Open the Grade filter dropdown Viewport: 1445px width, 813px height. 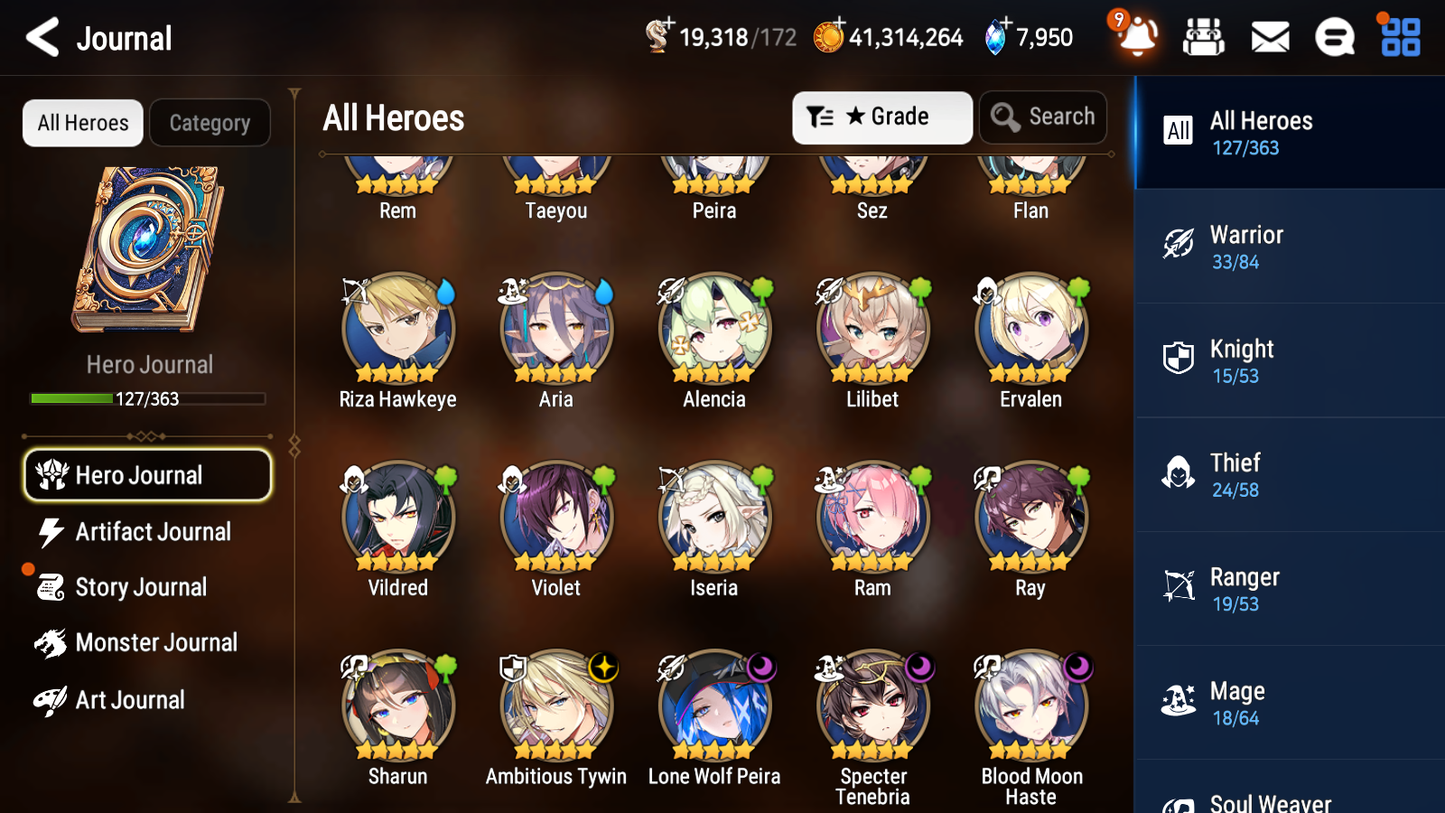pyautogui.click(x=881, y=117)
